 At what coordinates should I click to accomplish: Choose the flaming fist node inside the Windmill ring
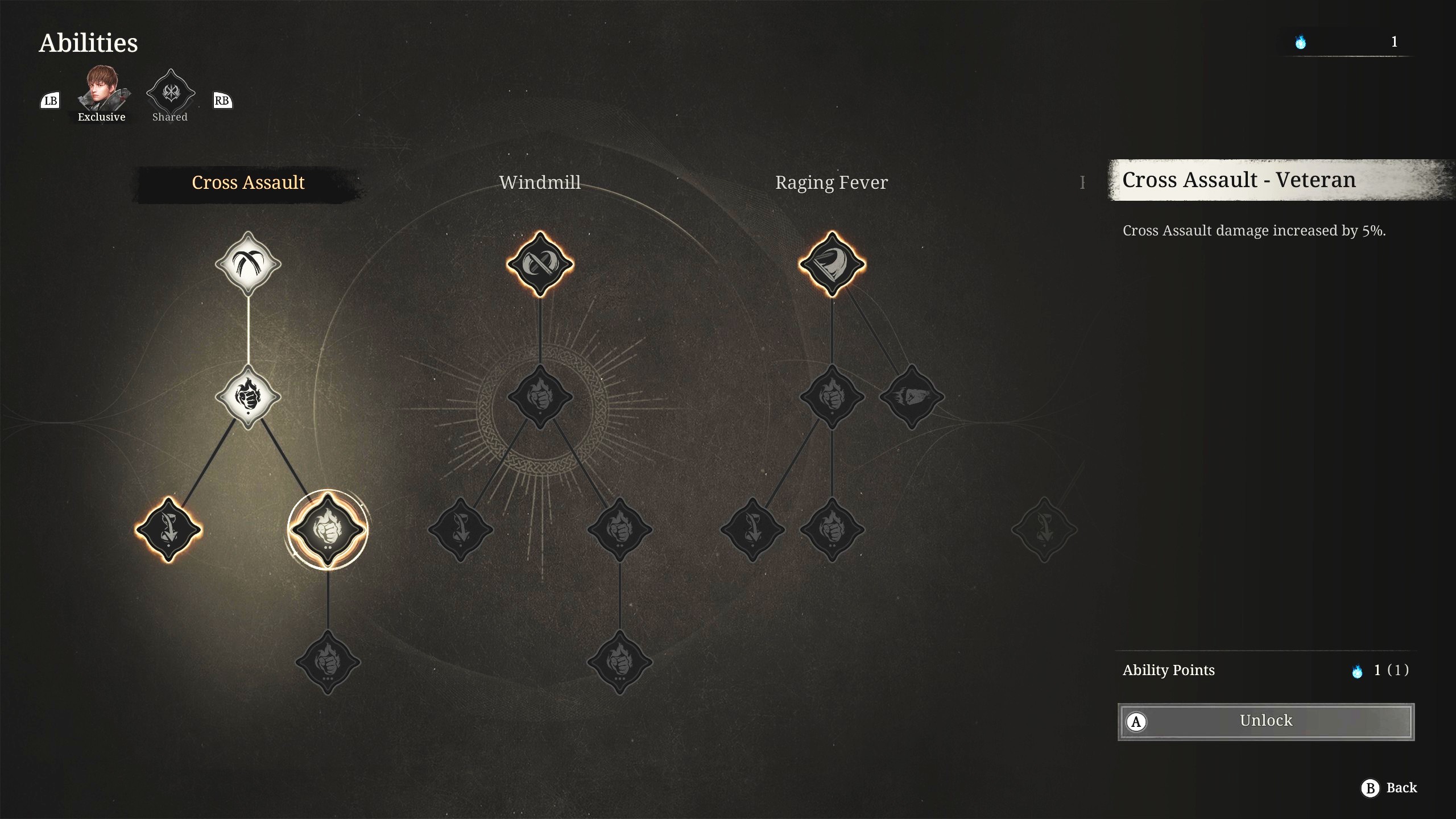(x=540, y=396)
